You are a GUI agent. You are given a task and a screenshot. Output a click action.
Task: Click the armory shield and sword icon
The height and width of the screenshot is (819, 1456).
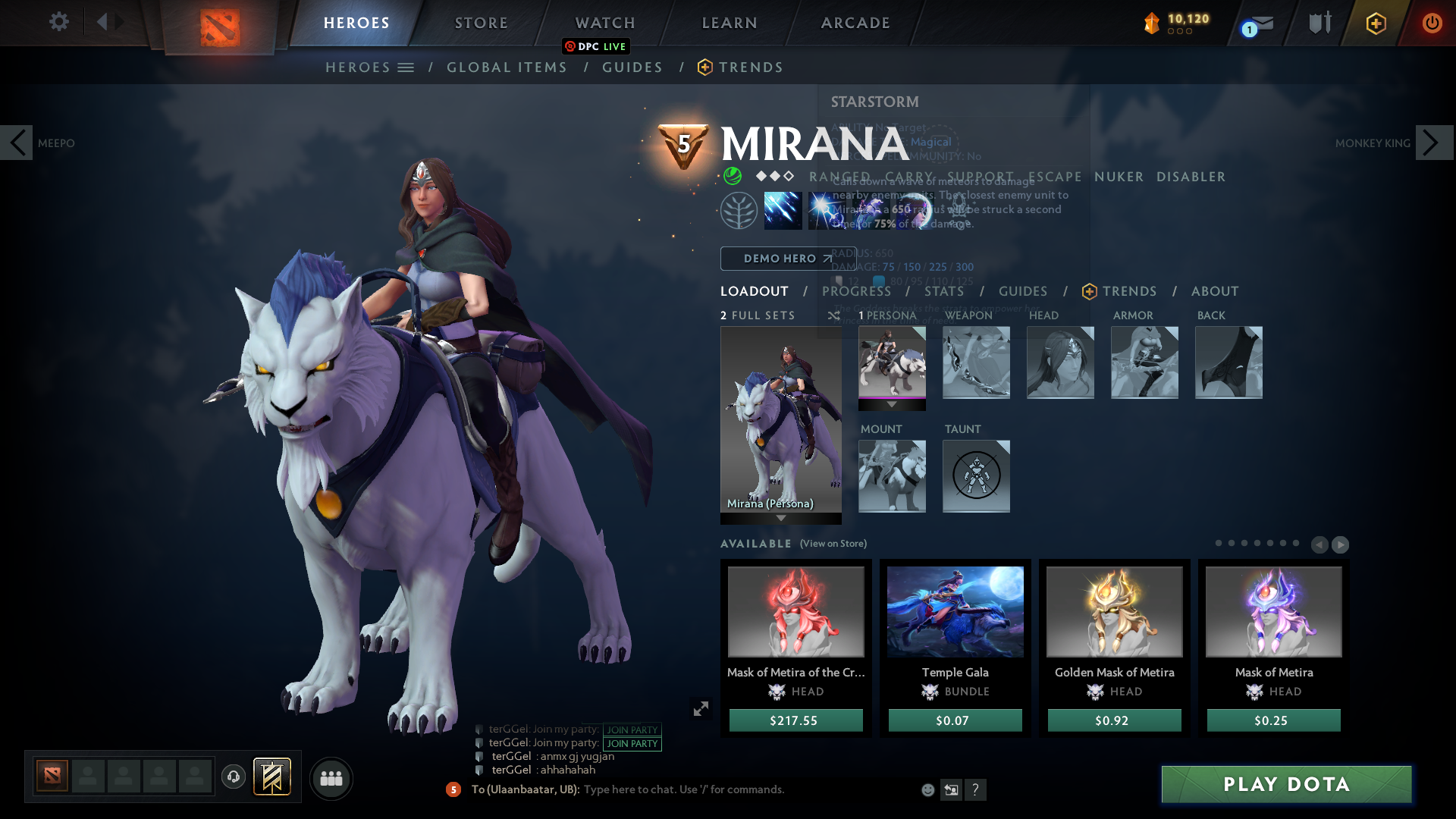(1318, 22)
